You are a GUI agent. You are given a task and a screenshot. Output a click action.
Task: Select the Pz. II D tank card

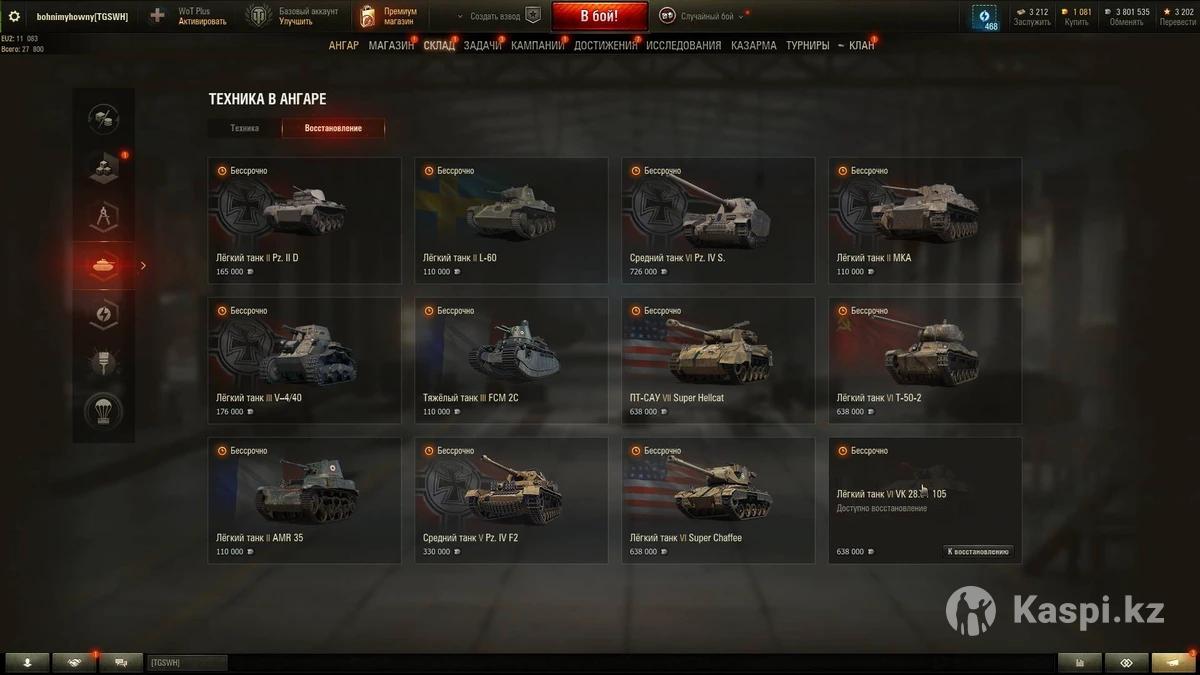[x=304, y=220]
